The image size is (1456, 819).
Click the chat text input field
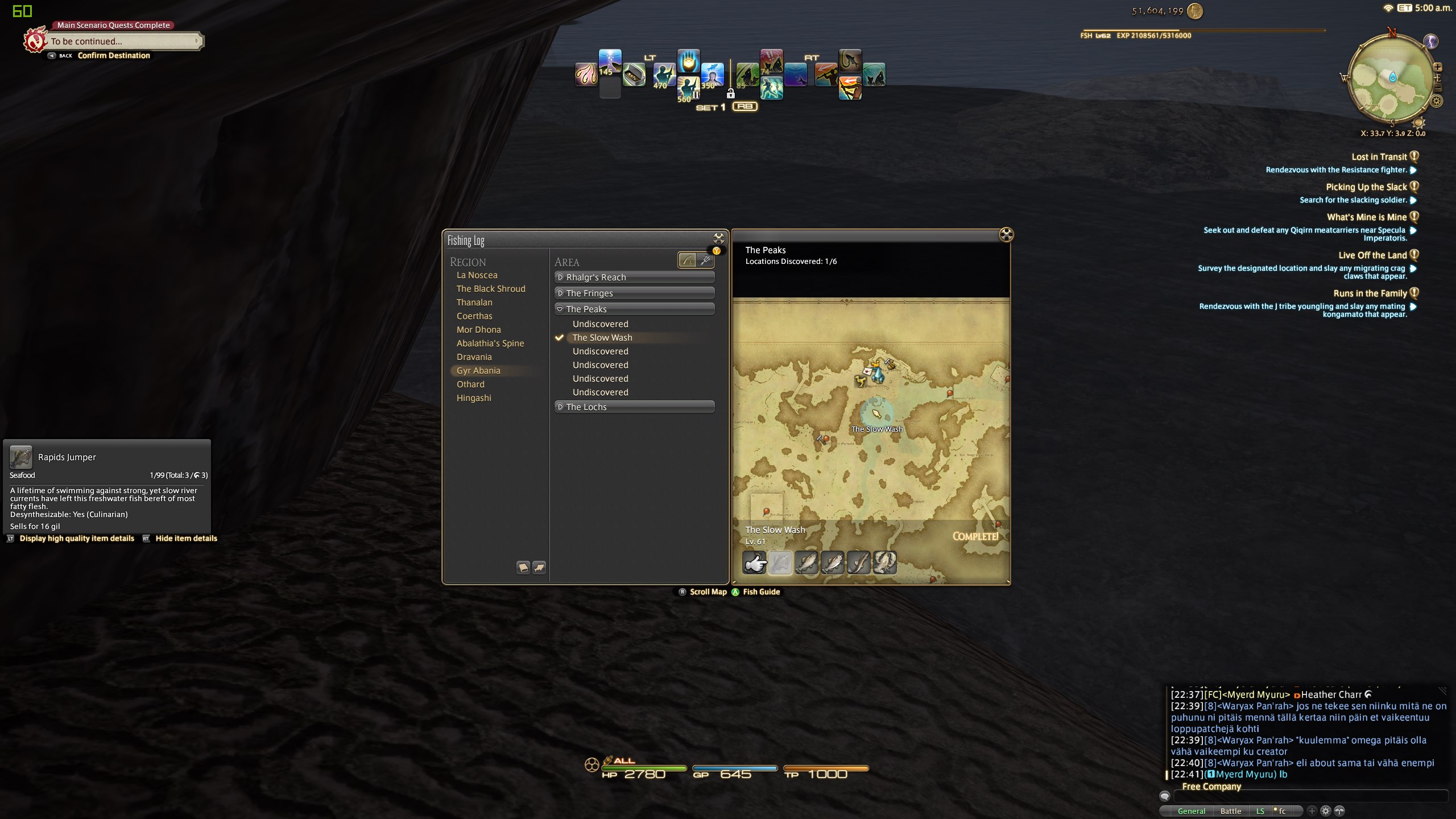click(1308, 796)
